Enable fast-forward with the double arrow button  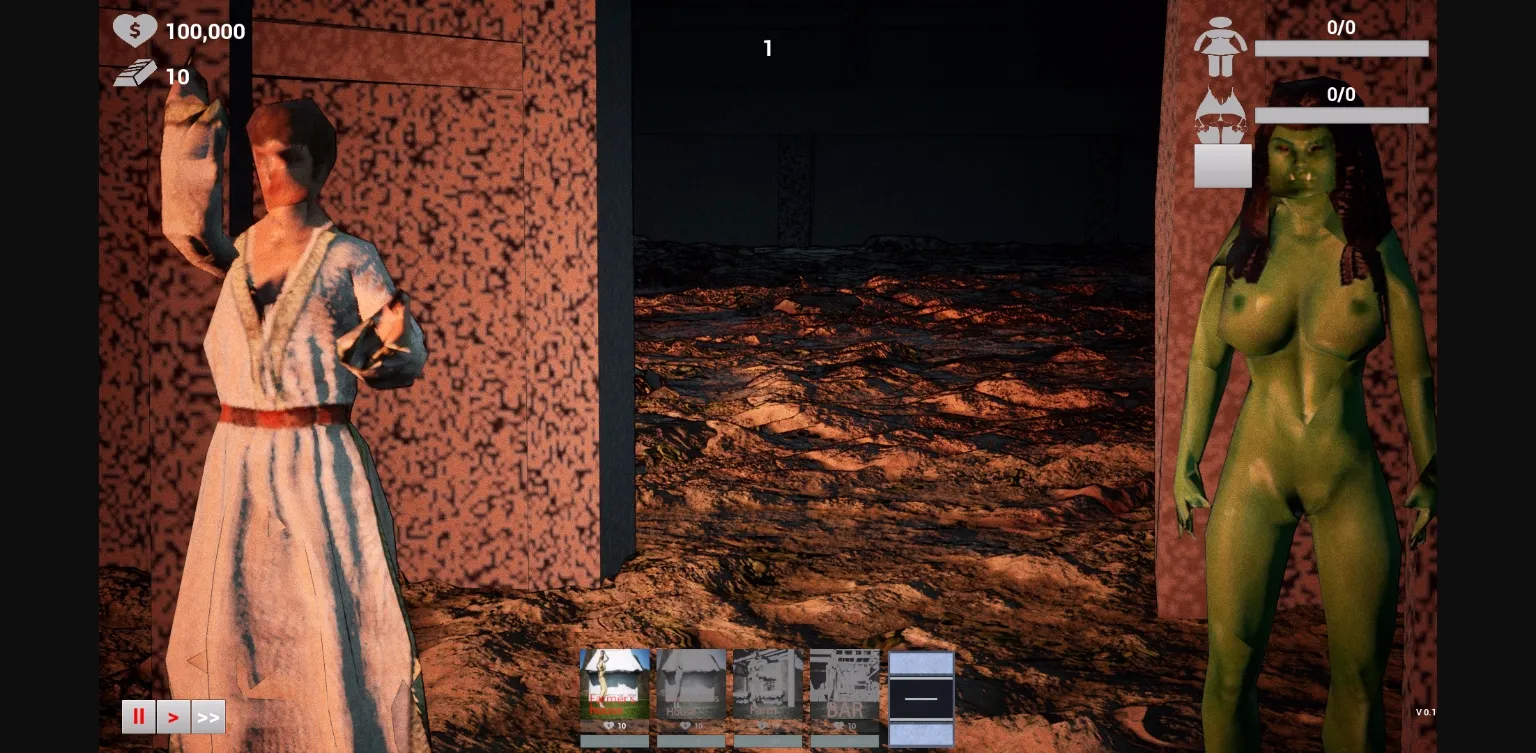pos(208,716)
